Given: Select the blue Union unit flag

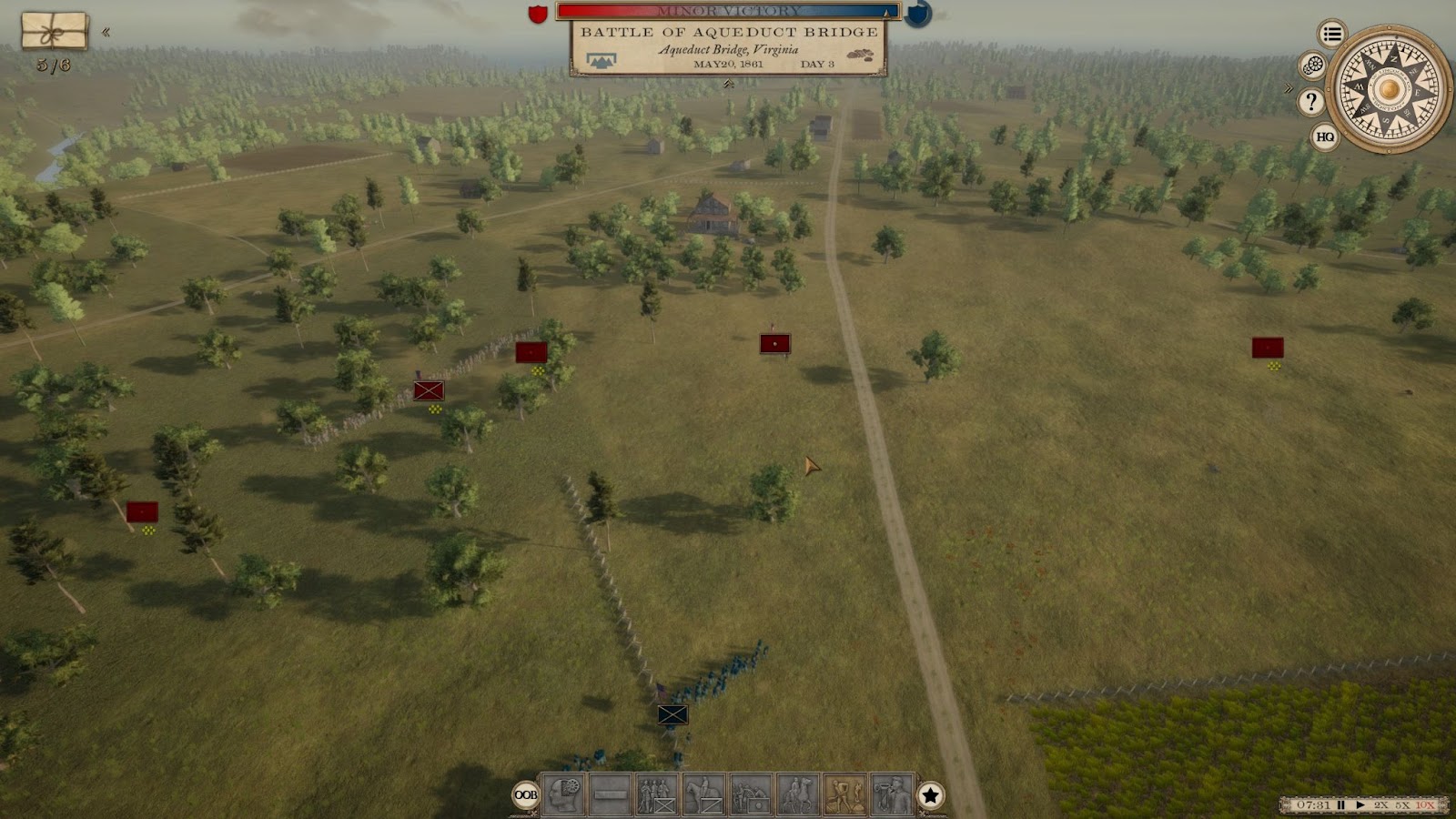Looking at the screenshot, I should click(672, 714).
